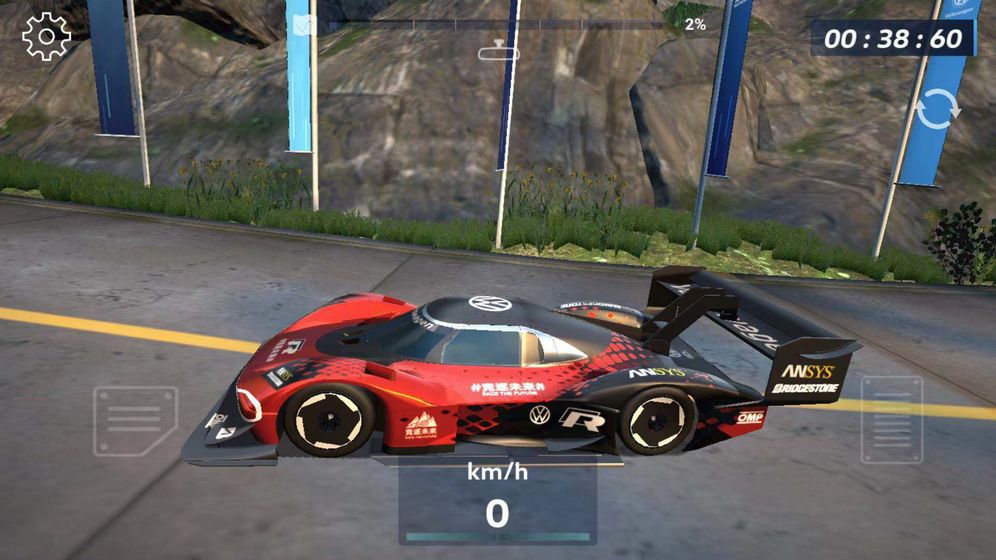The image size is (996, 560).
Task: Tap the circular arrows reset icon
Action: coord(937,107)
